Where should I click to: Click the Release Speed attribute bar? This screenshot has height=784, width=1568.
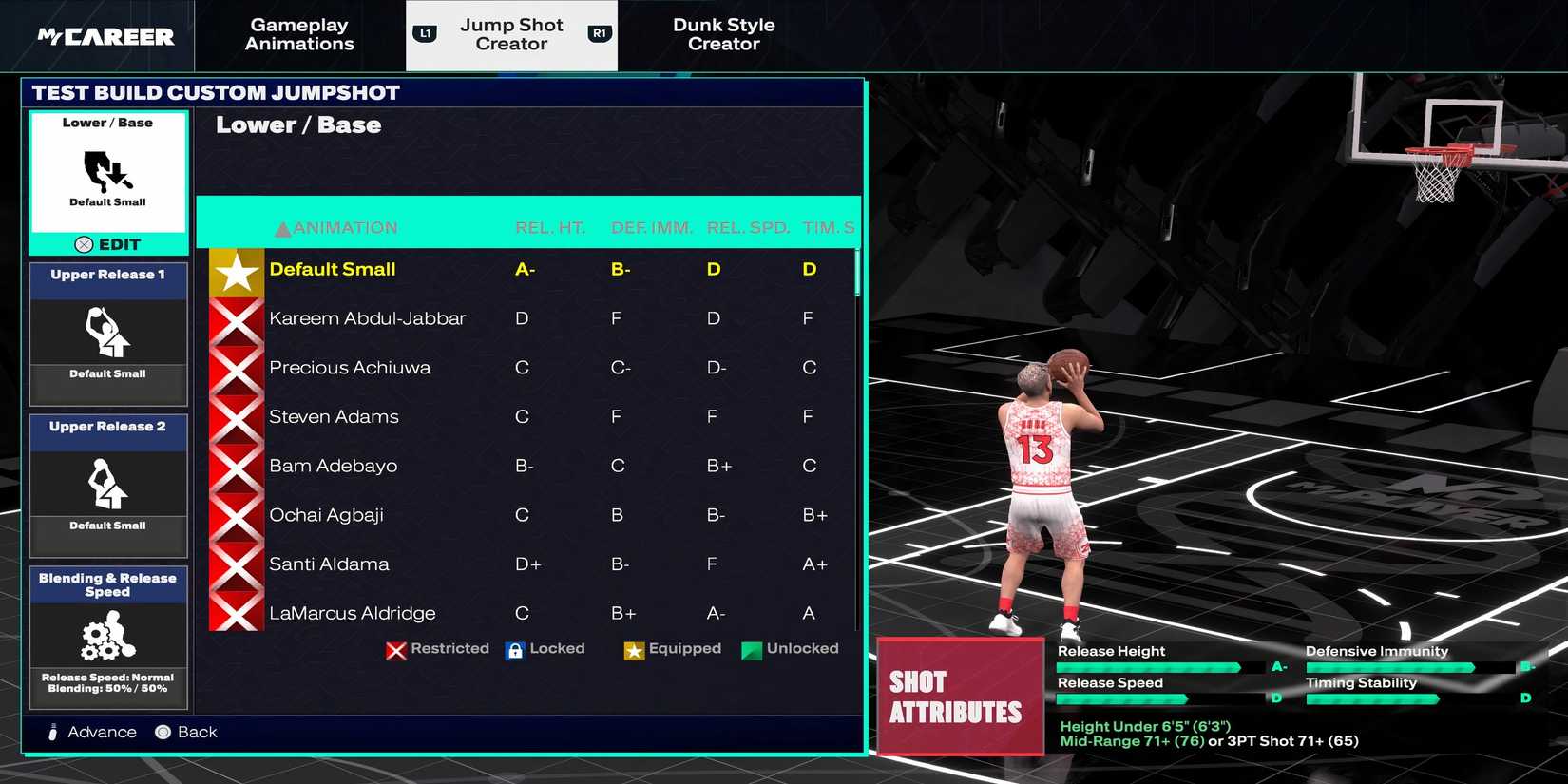(1121, 698)
